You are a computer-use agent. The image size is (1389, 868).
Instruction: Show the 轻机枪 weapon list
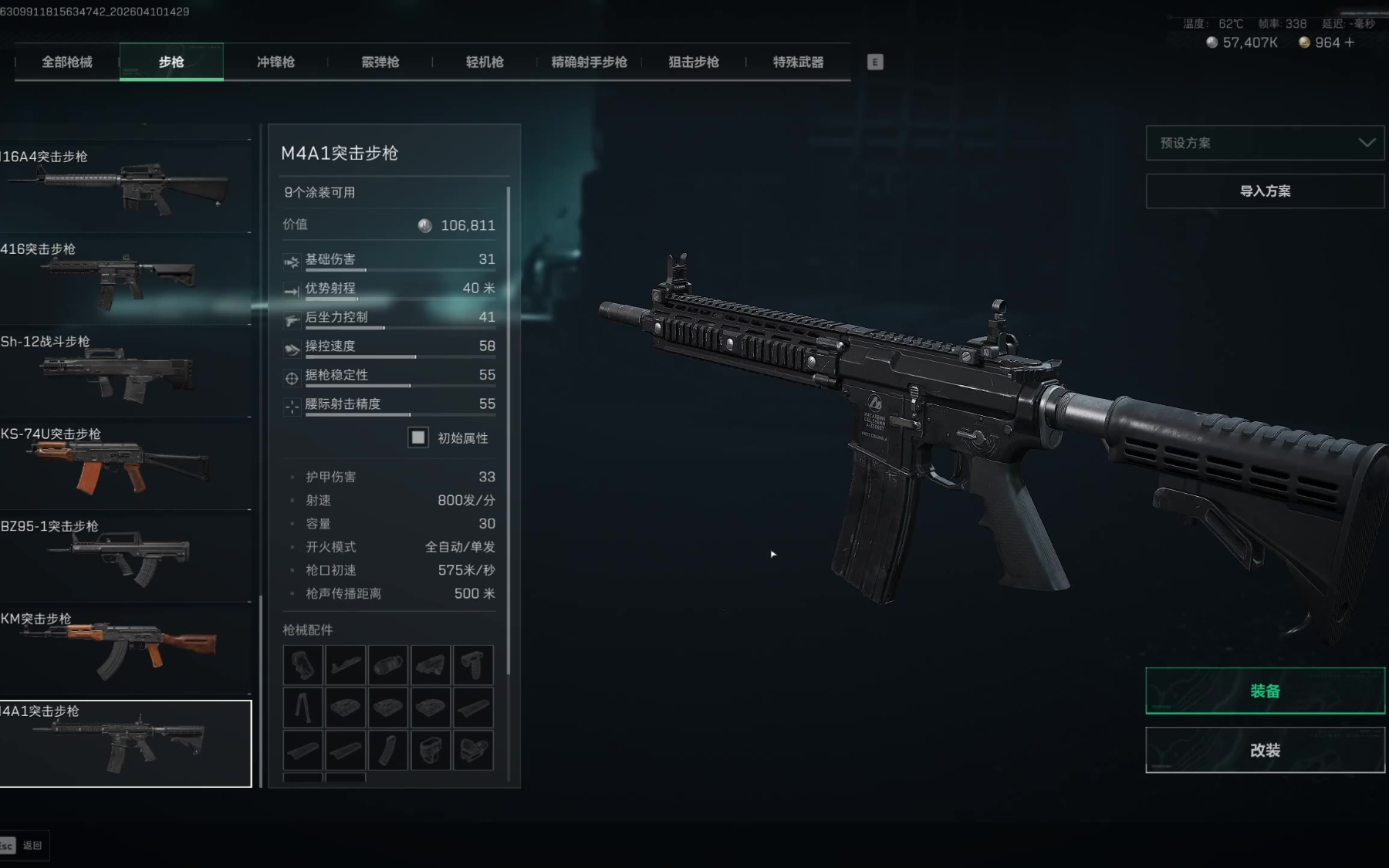pyautogui.click(x=485, y=62)
